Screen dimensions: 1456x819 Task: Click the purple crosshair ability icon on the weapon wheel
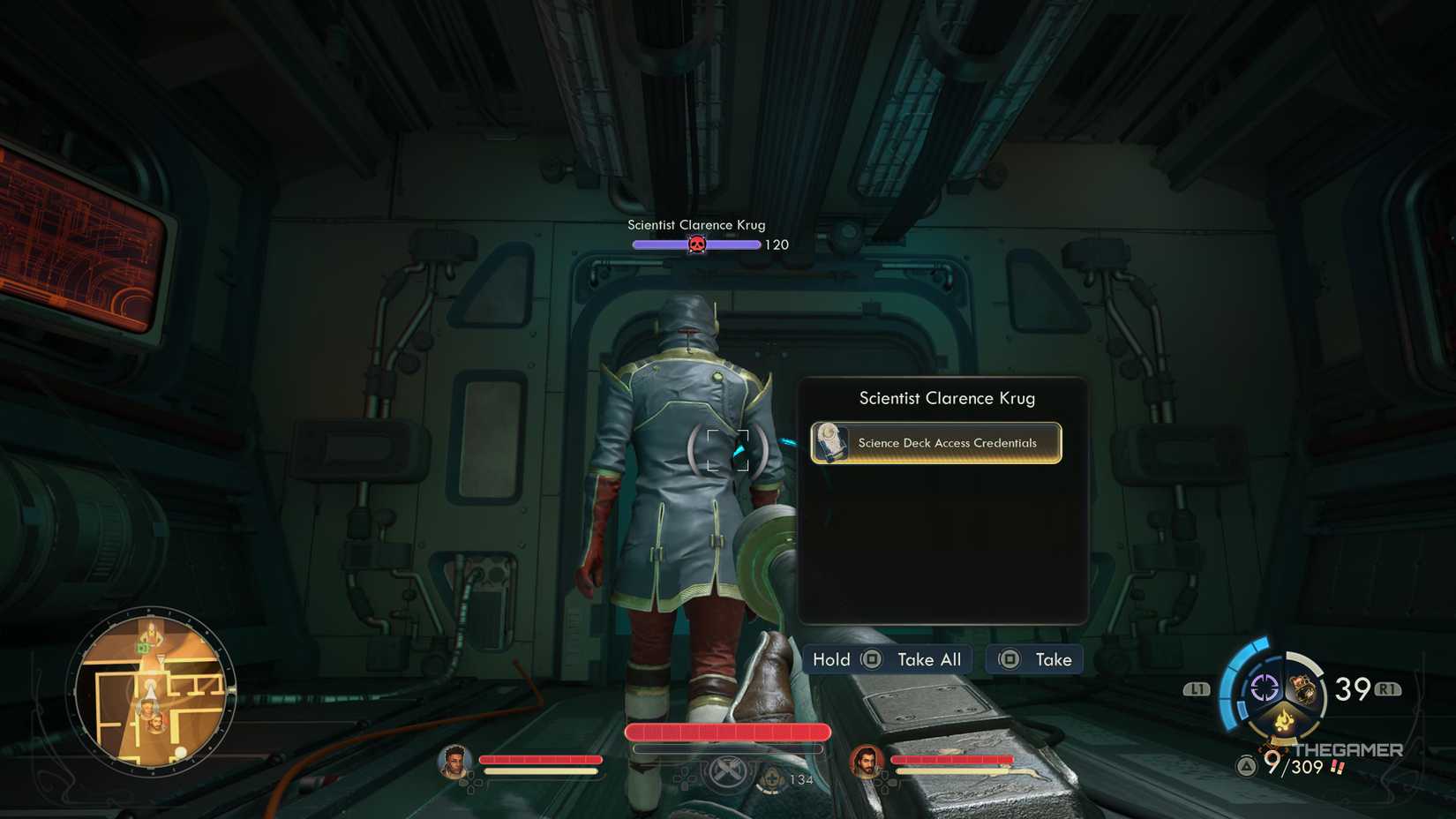point(1265,687)
